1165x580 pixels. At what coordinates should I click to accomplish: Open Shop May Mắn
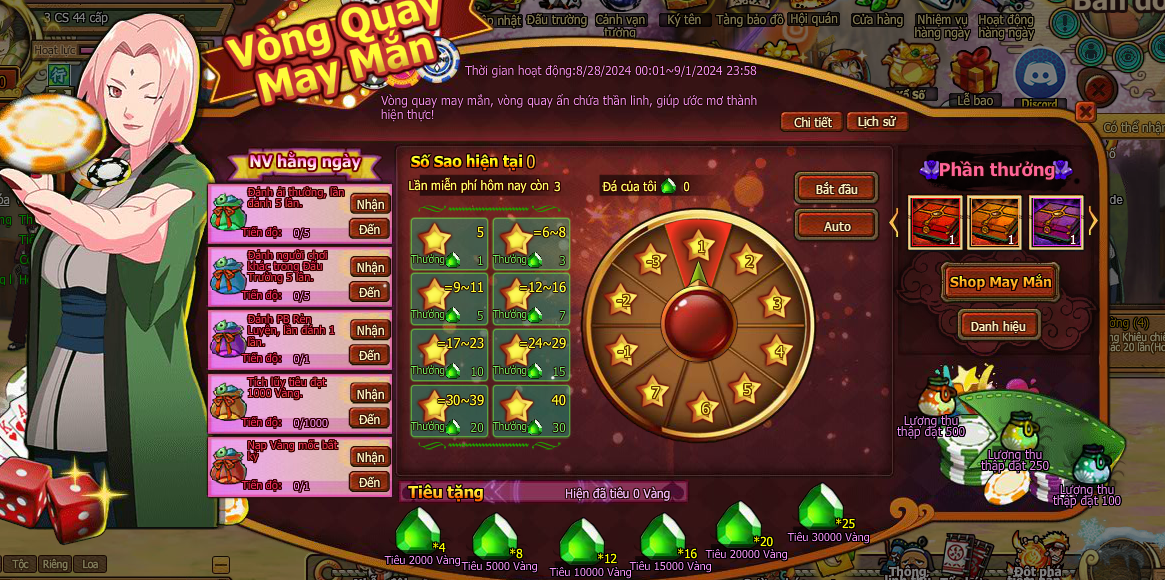click(999, 282)
